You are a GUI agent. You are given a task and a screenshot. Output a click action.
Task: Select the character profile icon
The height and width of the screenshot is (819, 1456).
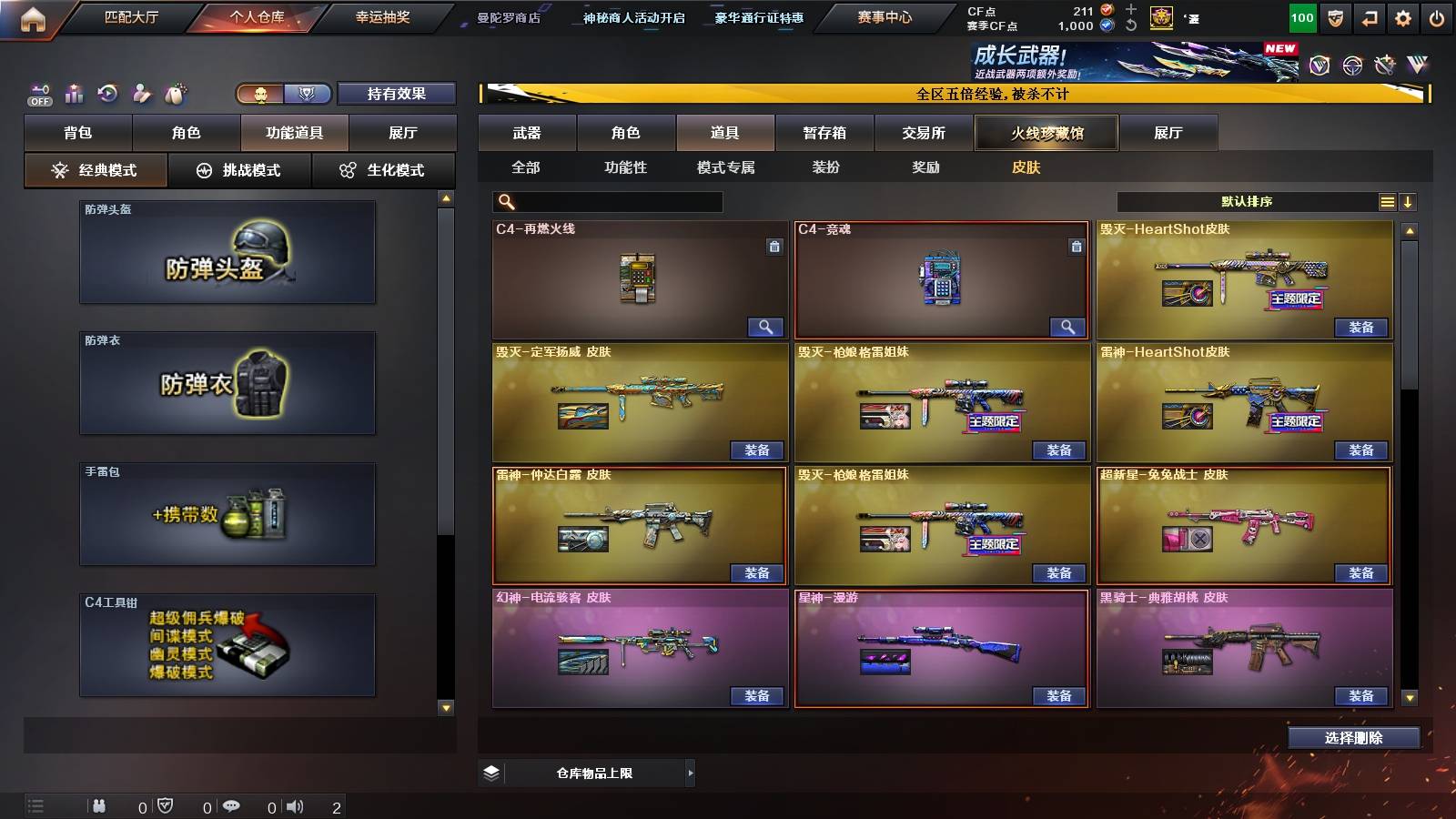pyautogui.click(x=142, y=94)
